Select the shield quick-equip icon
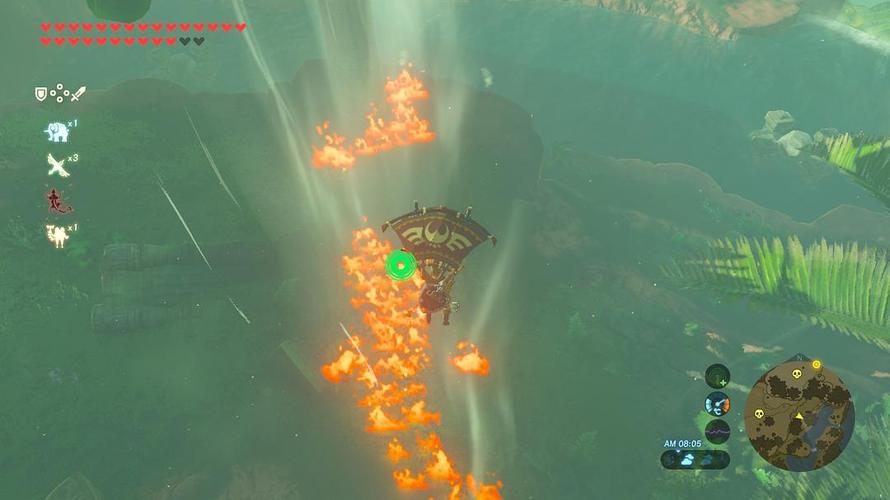890x500 pixels. pyautogui.click(x=41, y=94)
